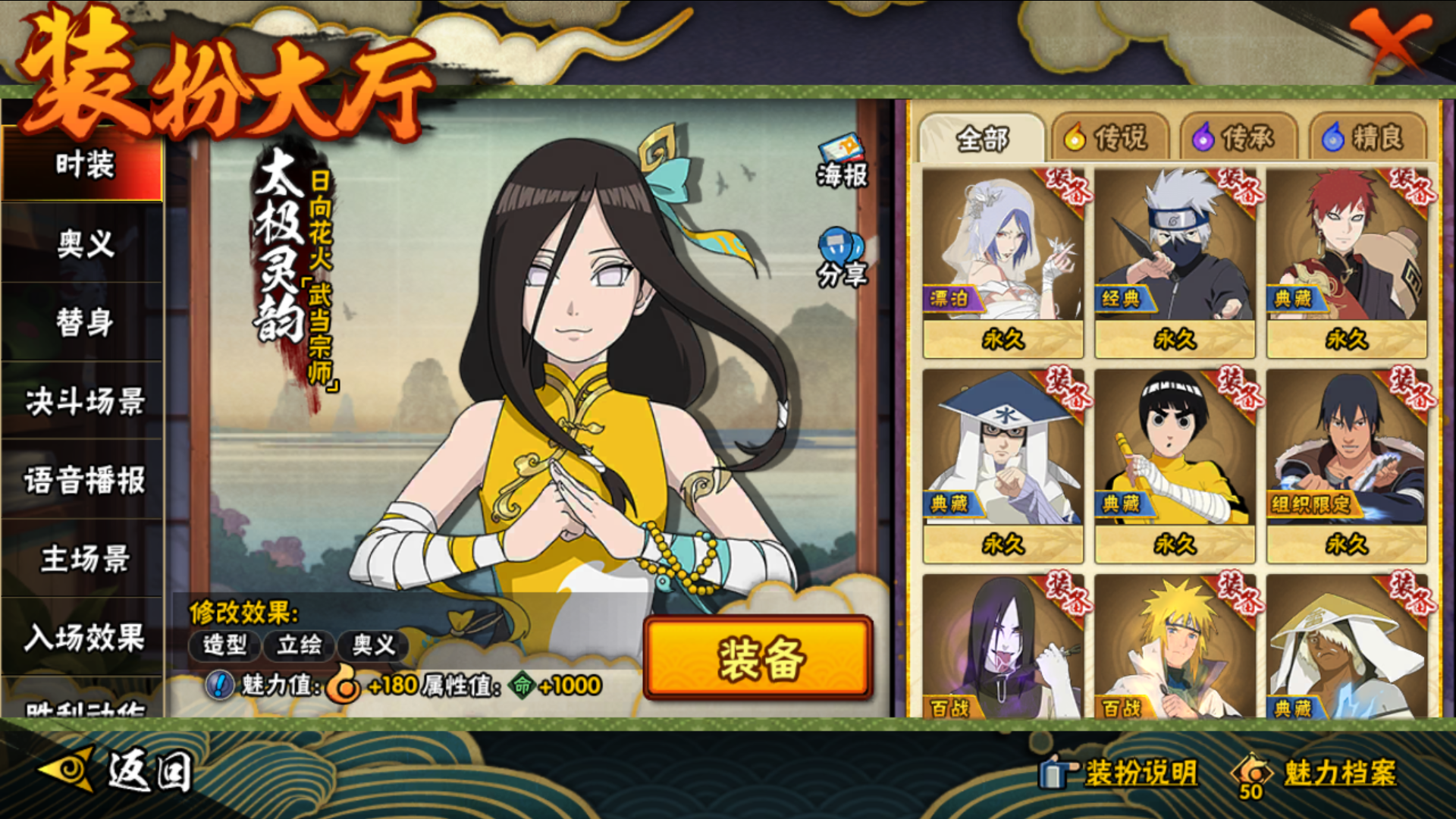
Task: Open the 海报 poster icon
Action: [842, 161]
